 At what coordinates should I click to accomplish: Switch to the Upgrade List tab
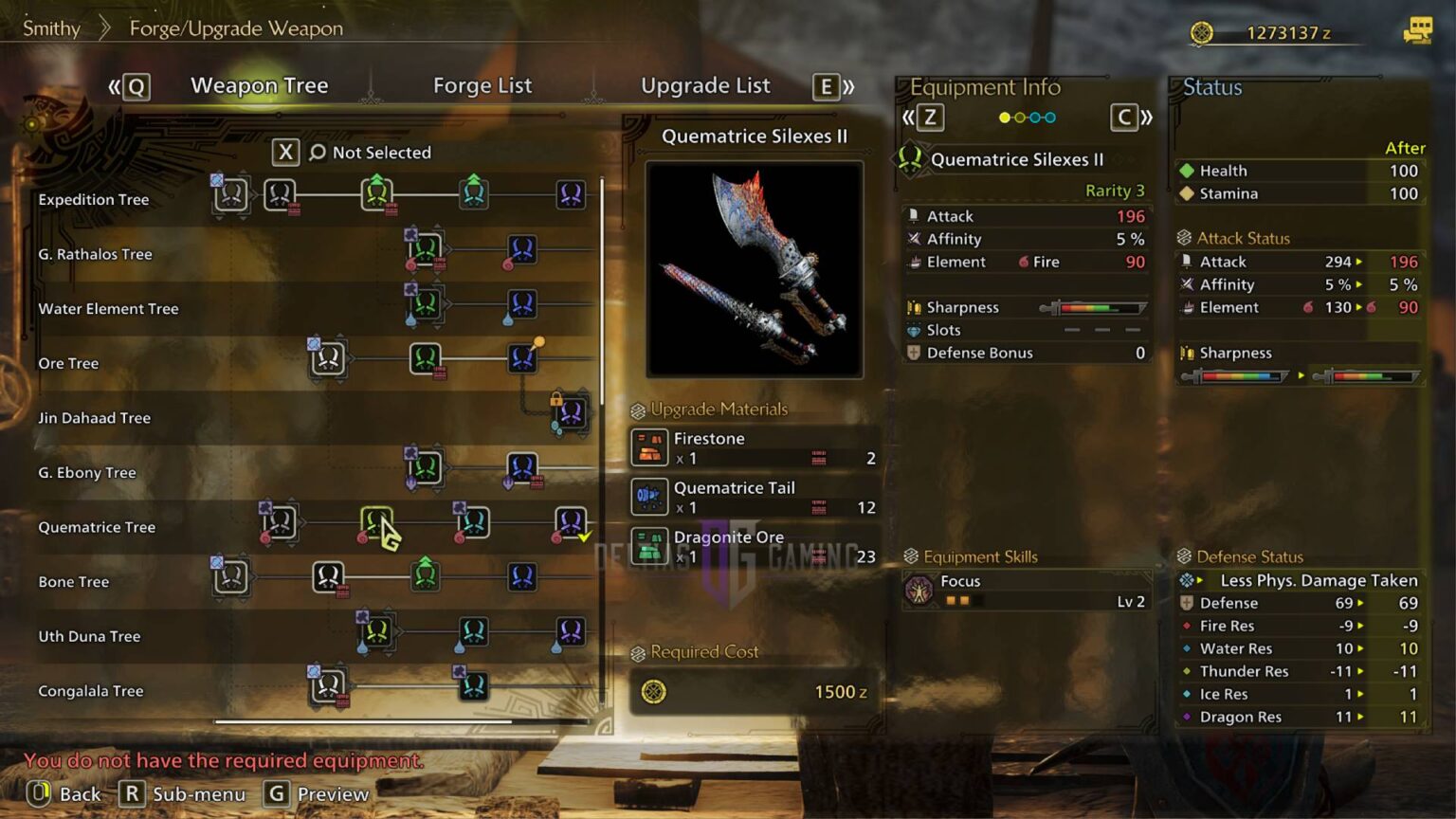coord(706,85)
